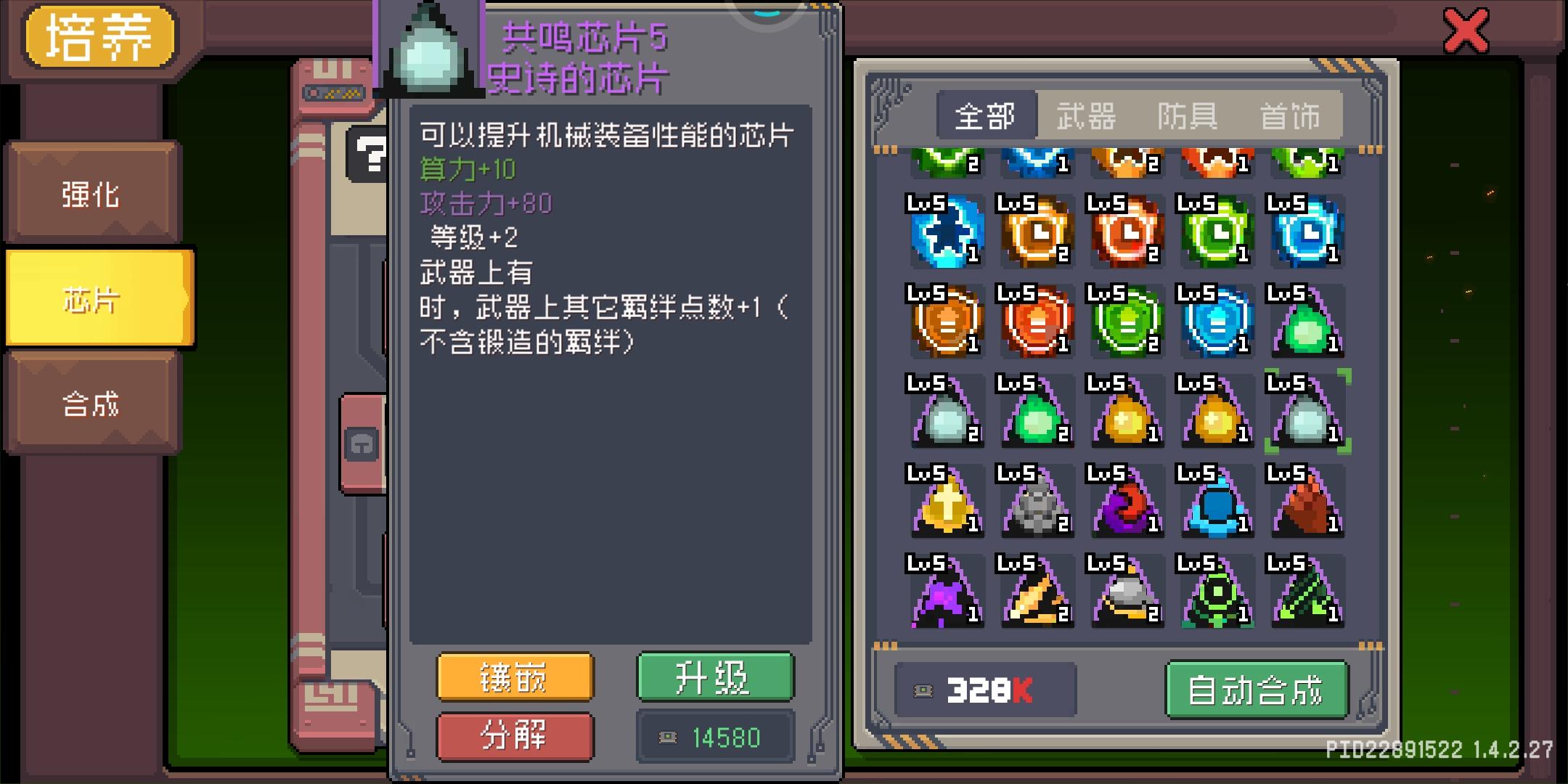Switch to the 防具 inventory tab
Screen dimensions: 1568x784
pyautogui.click(x=1188, y=116)
